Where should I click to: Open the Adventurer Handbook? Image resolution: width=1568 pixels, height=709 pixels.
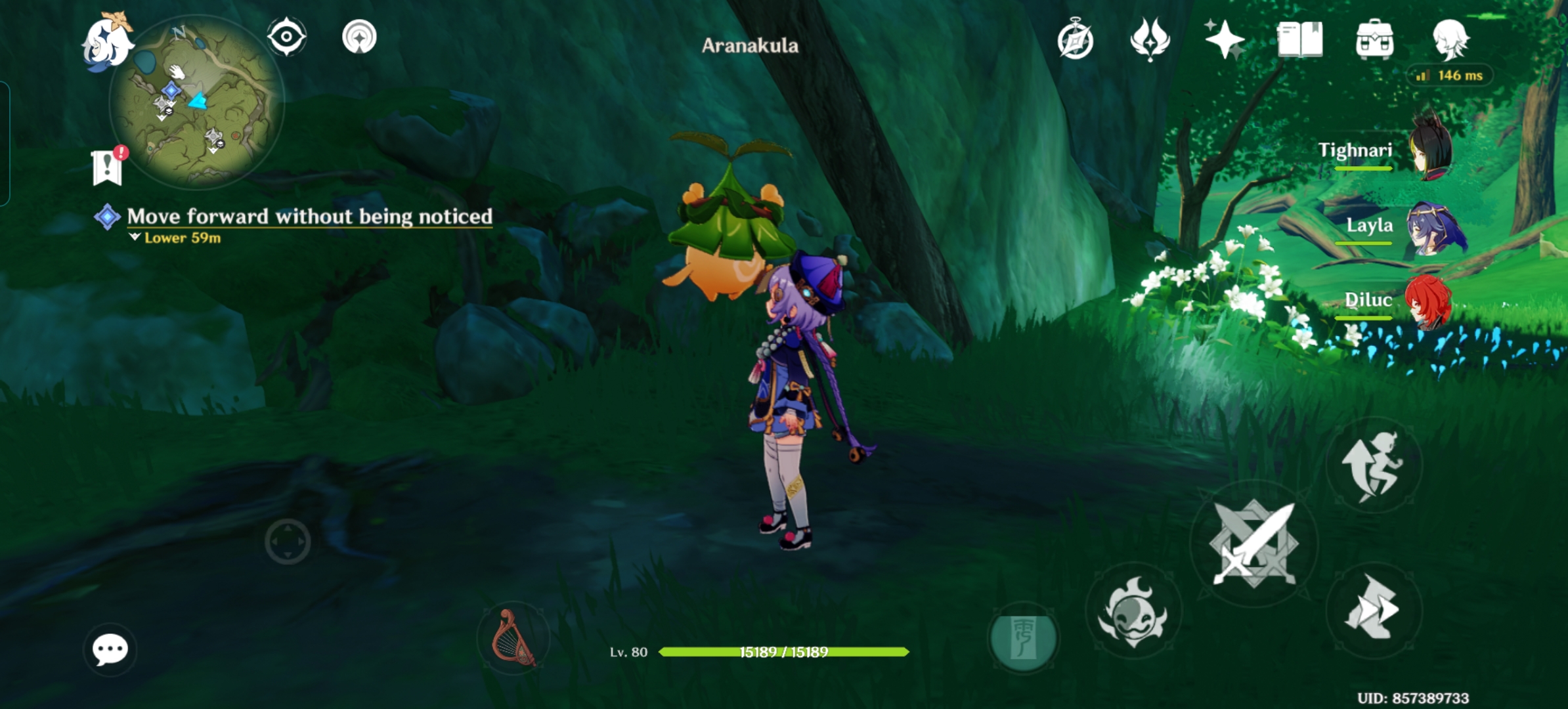1074,39
